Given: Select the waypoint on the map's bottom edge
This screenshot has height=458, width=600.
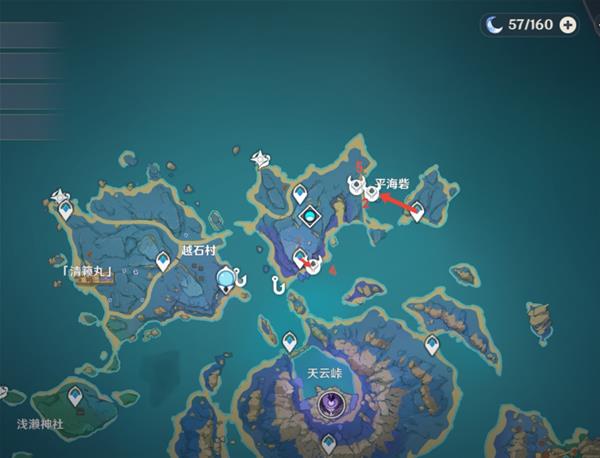Looking at the screenshot, I should coord(327,441).
